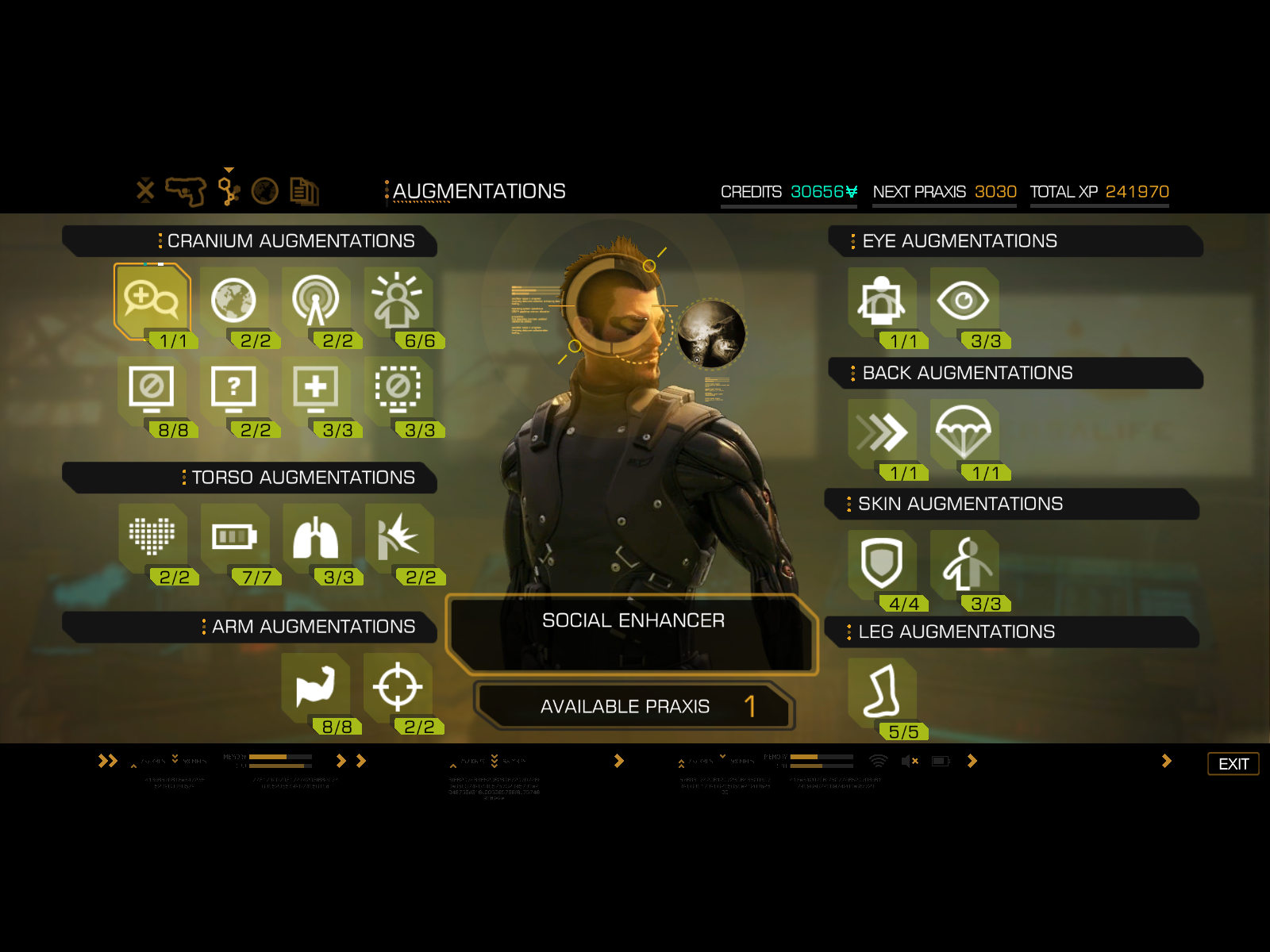Open the documents log tab

tap(304, 191)
